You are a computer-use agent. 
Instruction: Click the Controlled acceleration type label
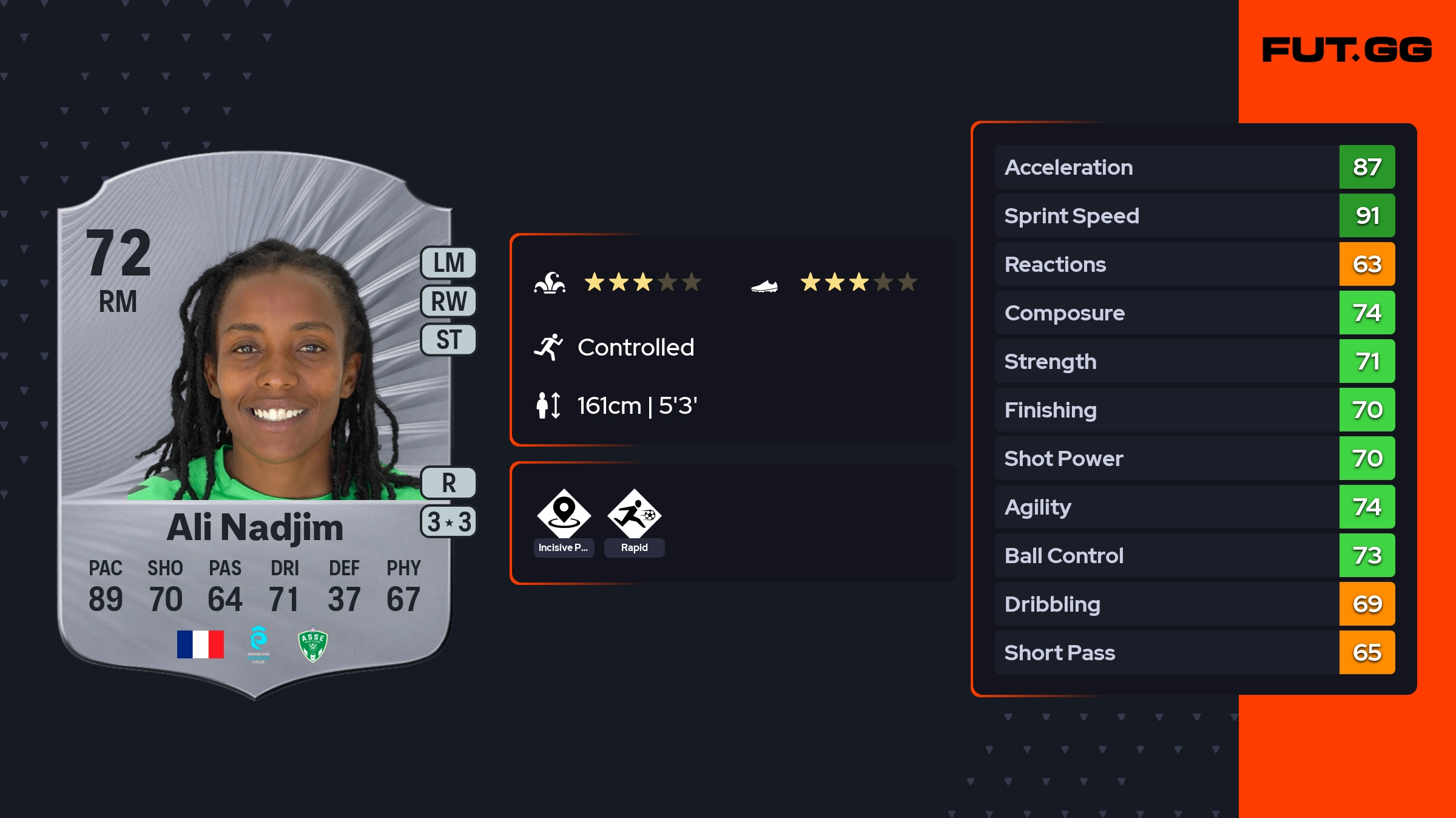(x=635, y=348)
